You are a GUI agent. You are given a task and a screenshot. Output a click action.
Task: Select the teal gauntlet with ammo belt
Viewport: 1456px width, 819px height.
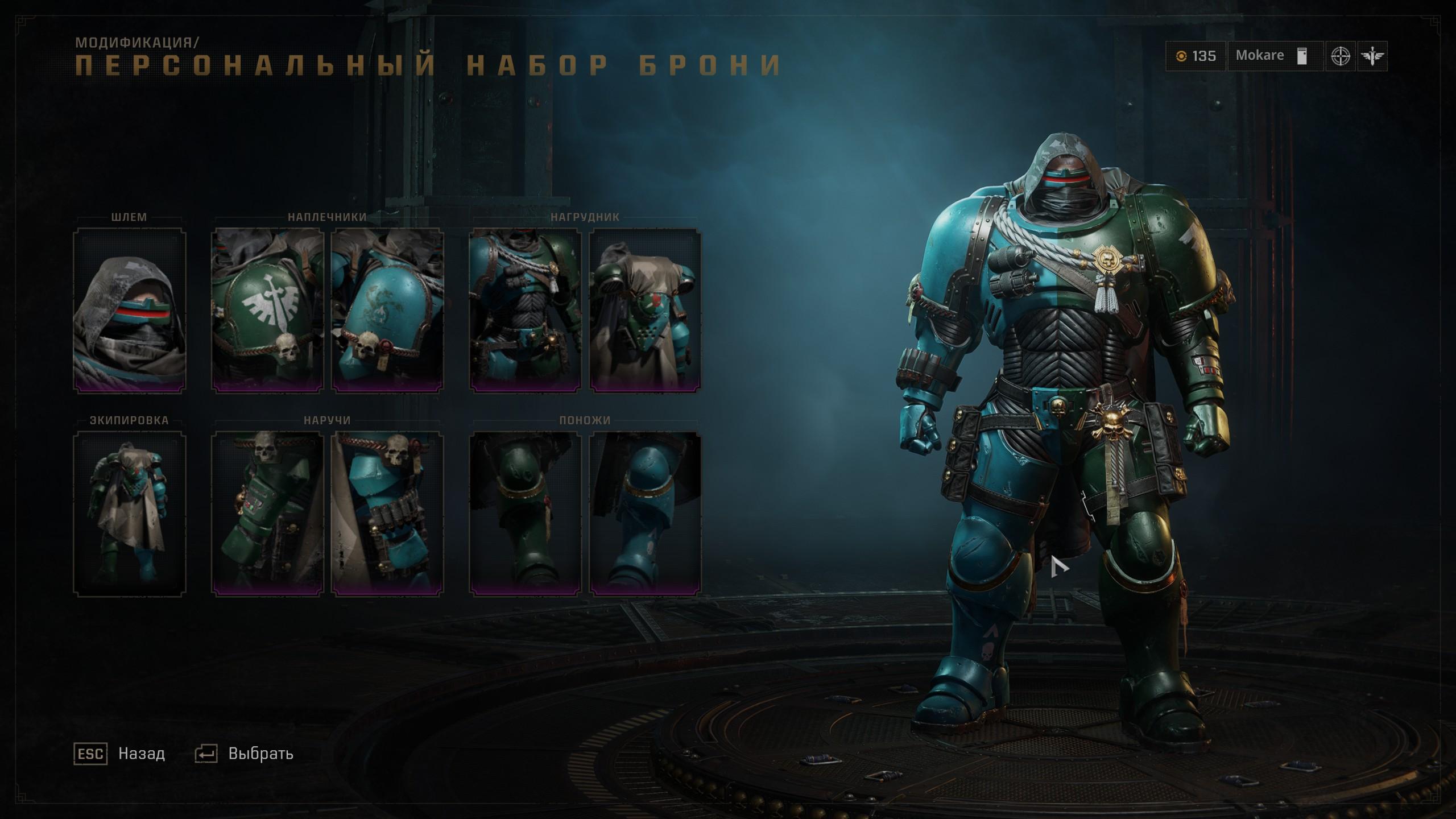[x=387, y=513]
